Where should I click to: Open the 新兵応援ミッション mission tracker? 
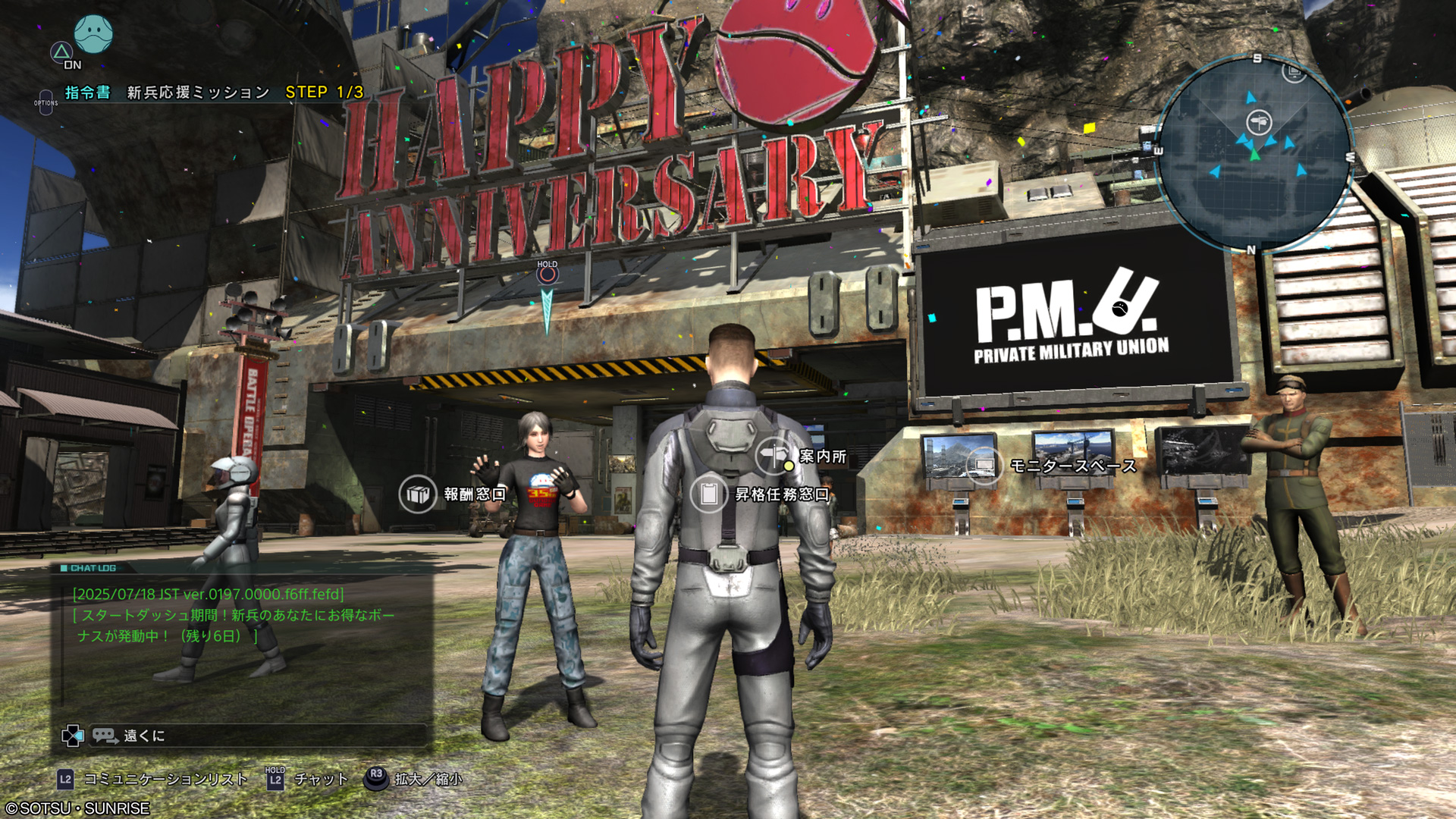pyautogui.click(x=199, y=93)
